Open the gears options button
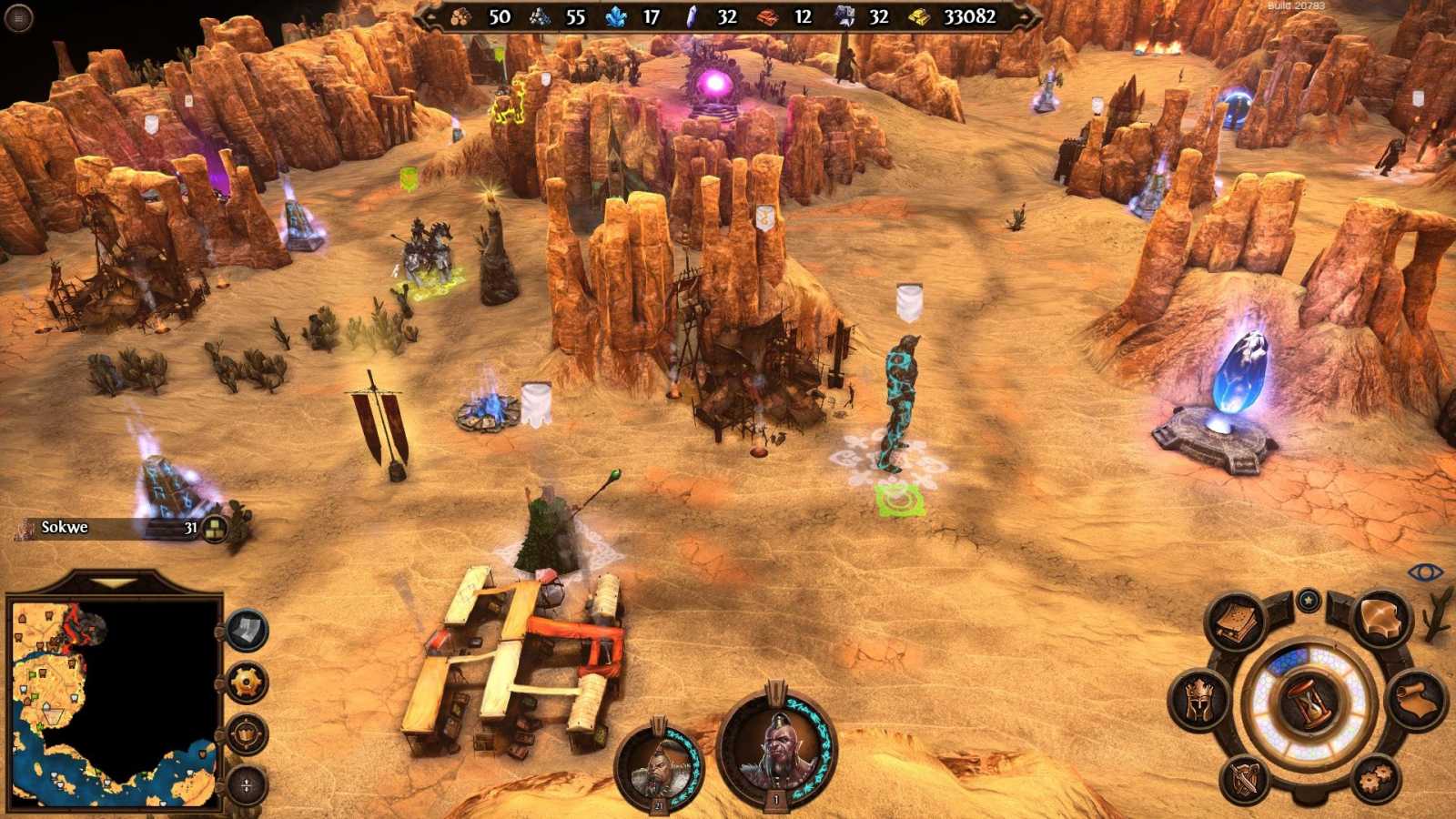The width and height of the screenshot is (1456, 819). pos(1374,778)
